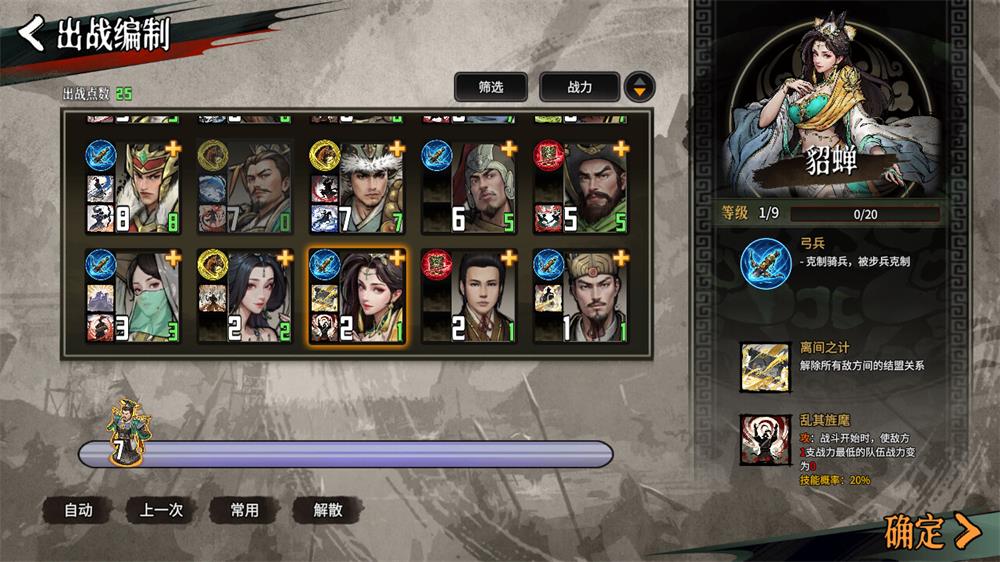Select the general with the red-gold helmet

pos(133,187)
